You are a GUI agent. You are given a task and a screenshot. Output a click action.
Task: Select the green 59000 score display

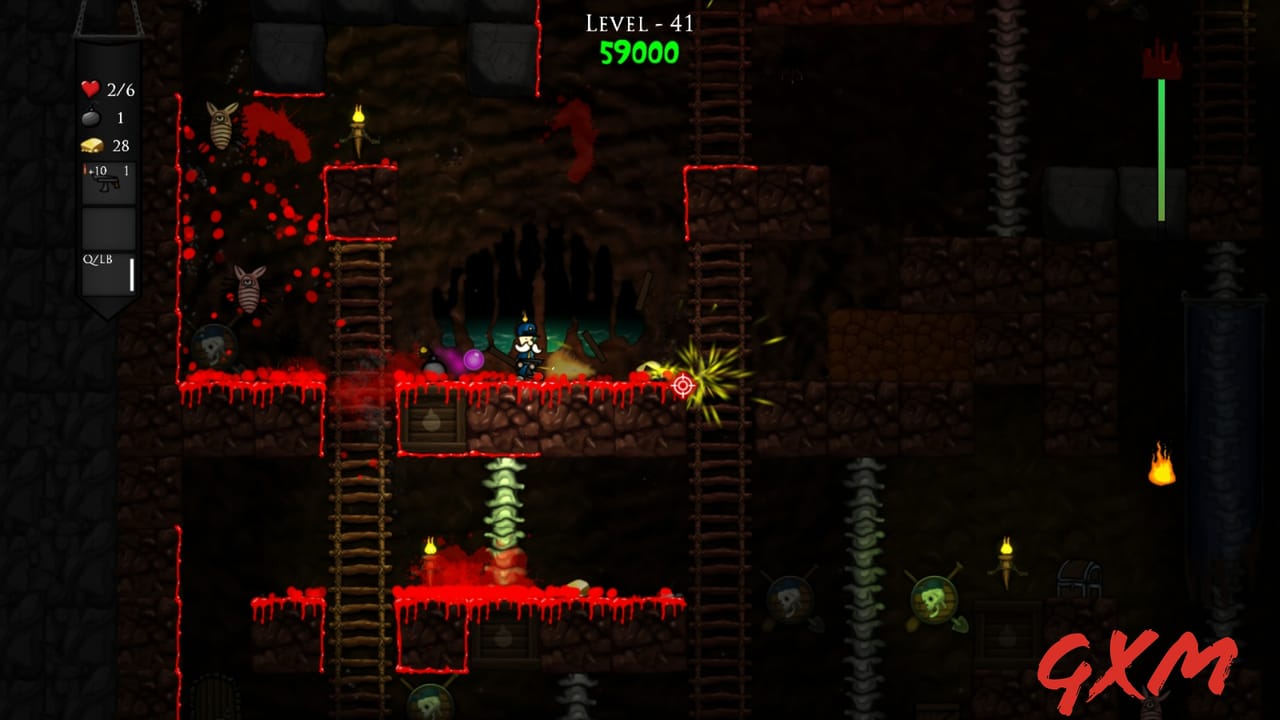[x=640, y=56]
